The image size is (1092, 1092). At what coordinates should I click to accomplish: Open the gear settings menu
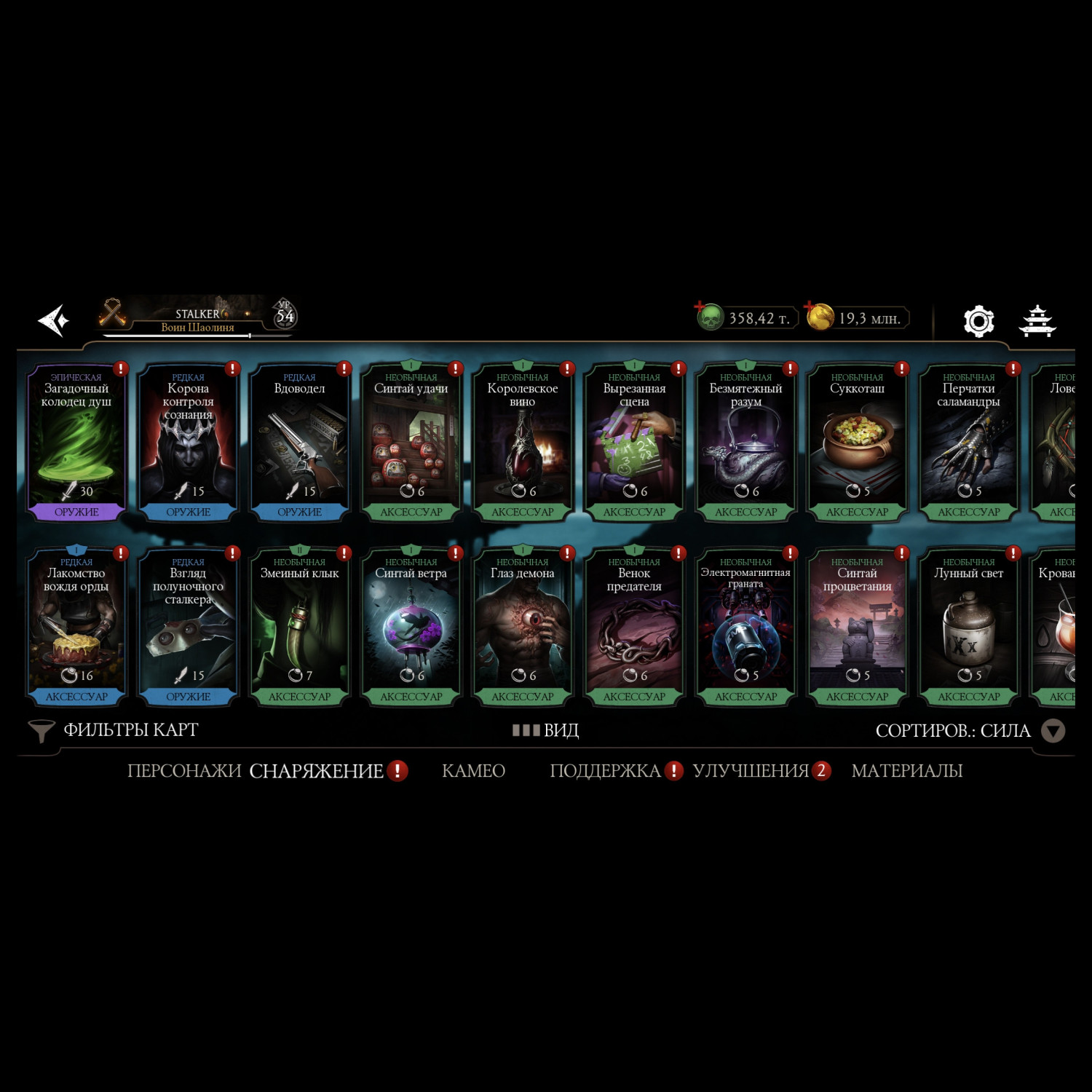[x=978, y=320]
